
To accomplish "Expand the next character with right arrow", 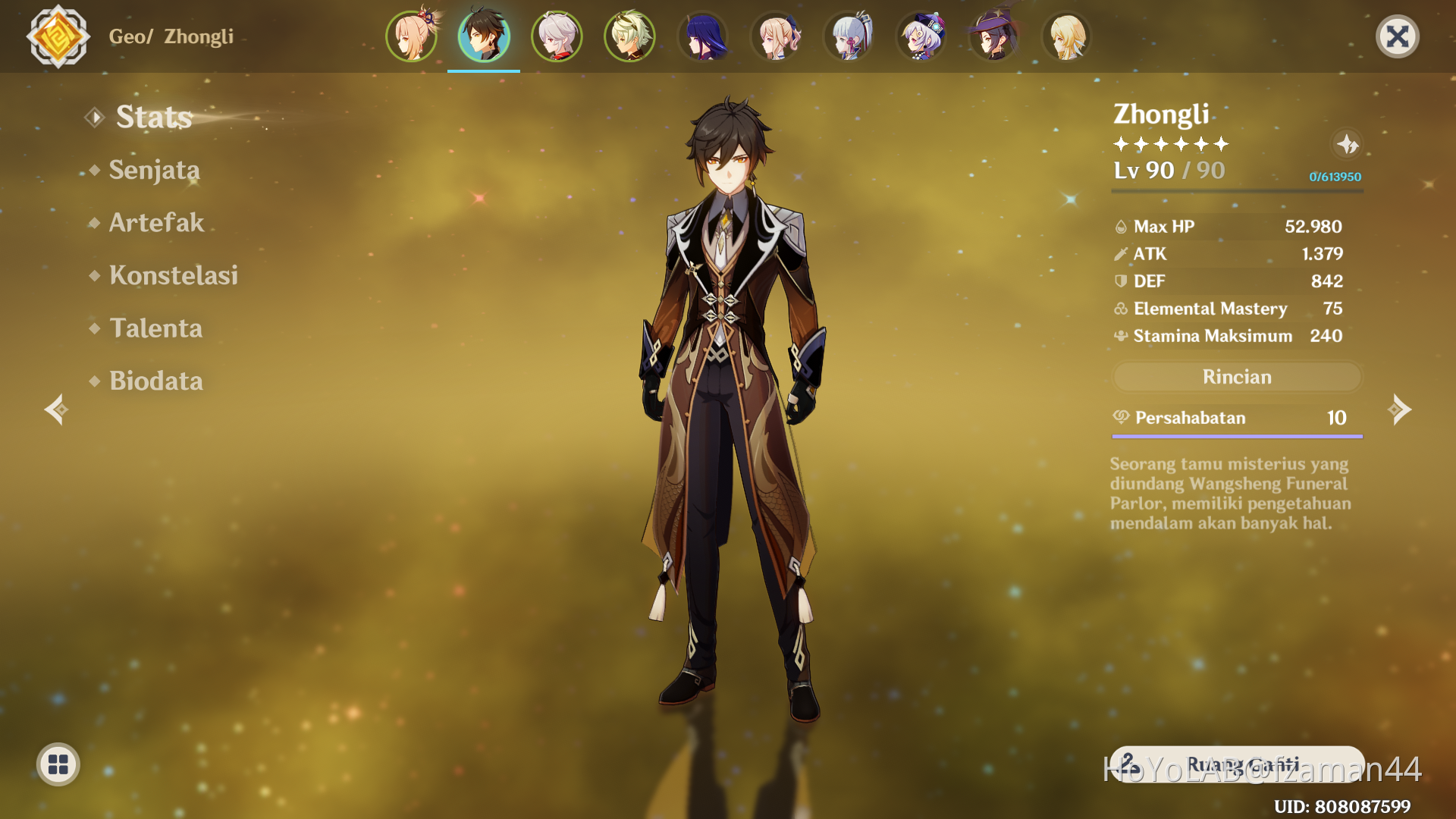I will tap(1401, 409).
